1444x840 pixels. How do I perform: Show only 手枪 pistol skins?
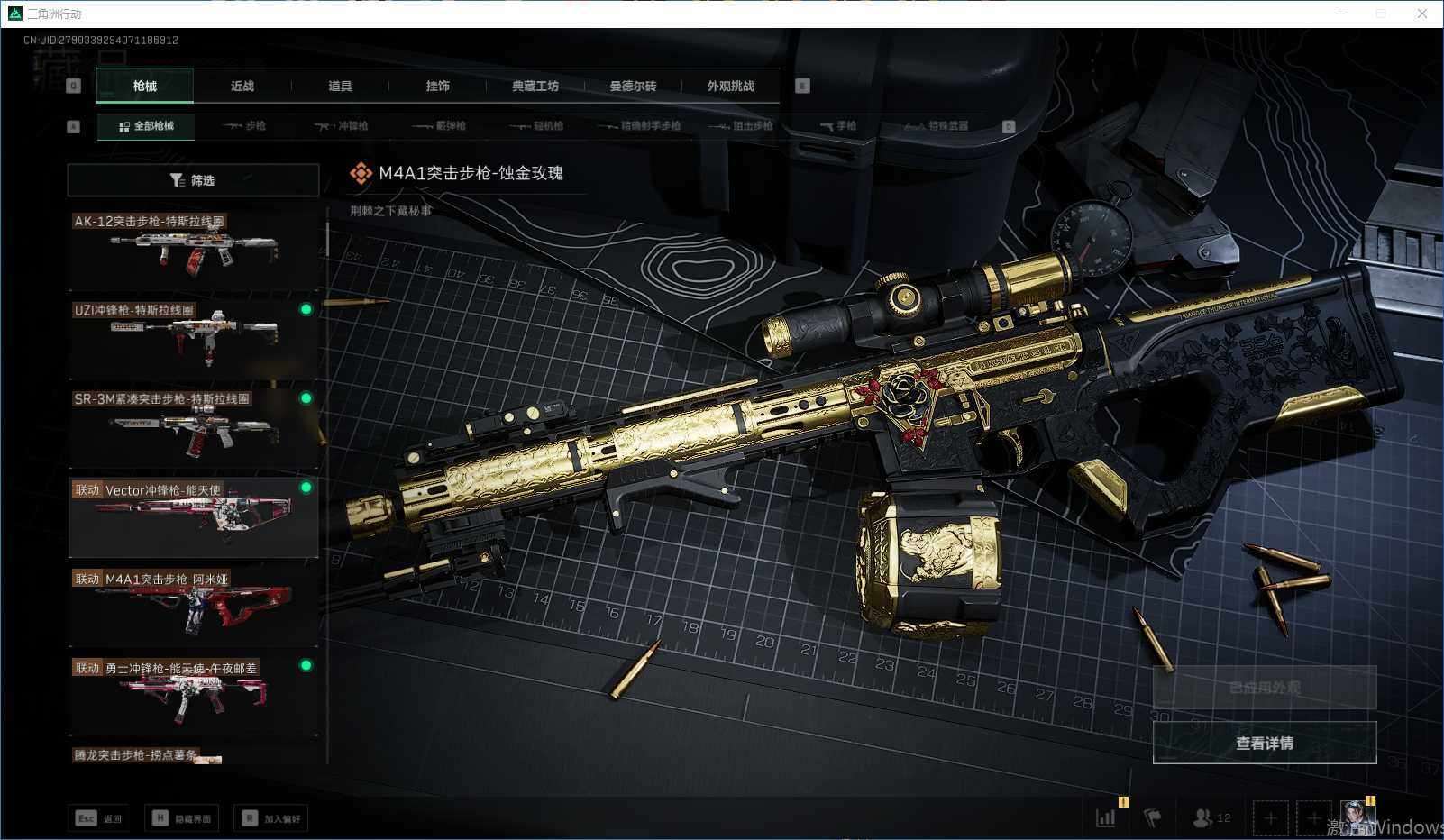coord(838,126)
